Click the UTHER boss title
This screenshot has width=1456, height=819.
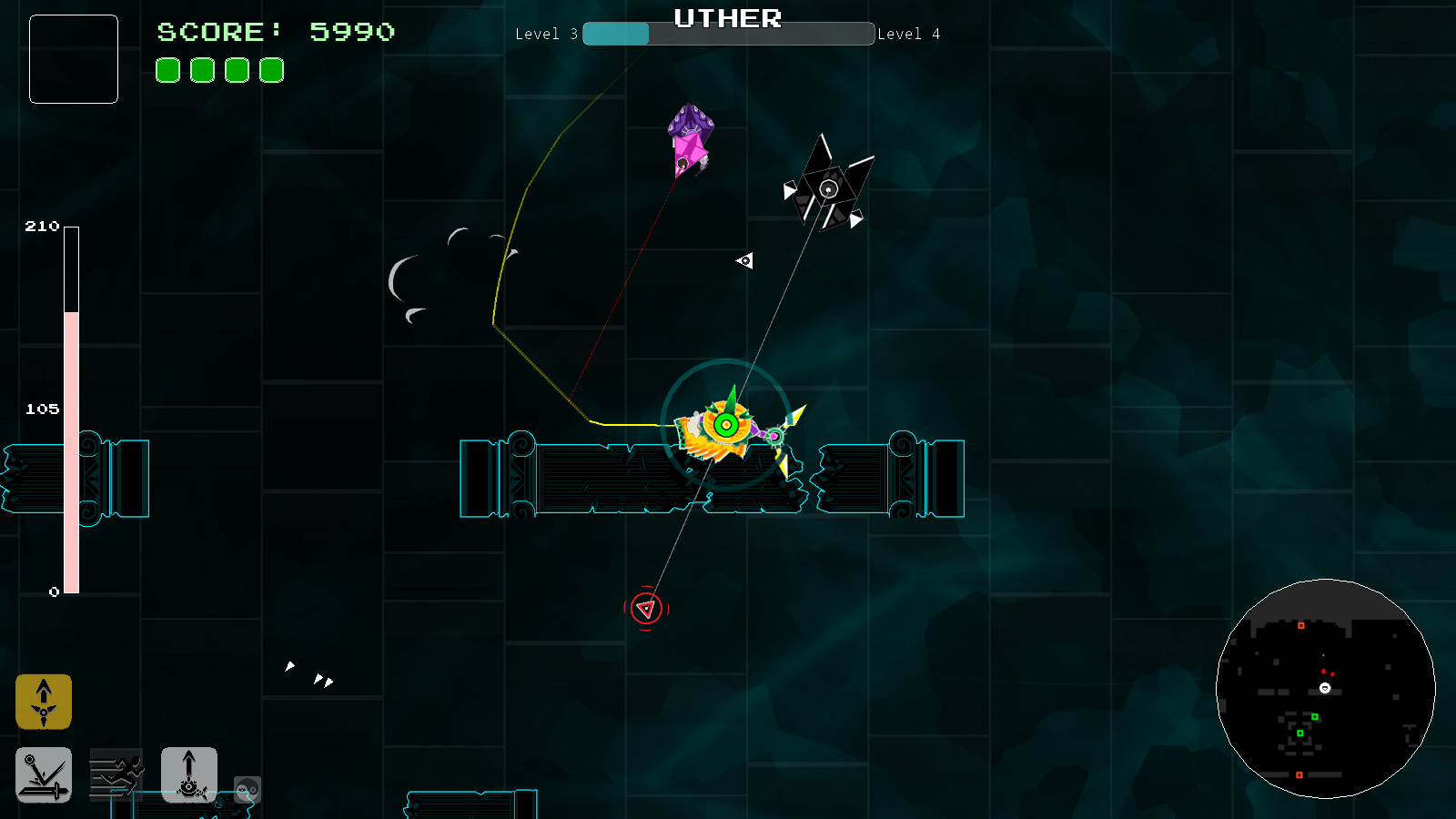727,18
